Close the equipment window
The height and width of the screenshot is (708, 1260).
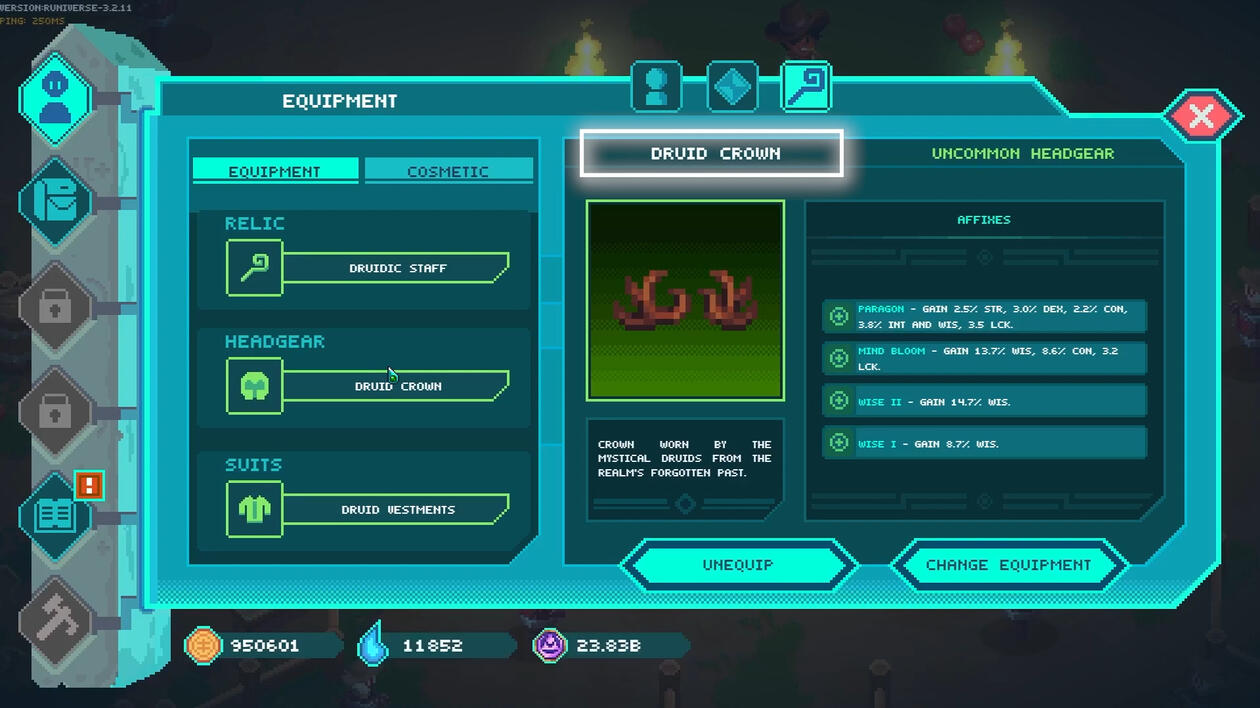1200,116
